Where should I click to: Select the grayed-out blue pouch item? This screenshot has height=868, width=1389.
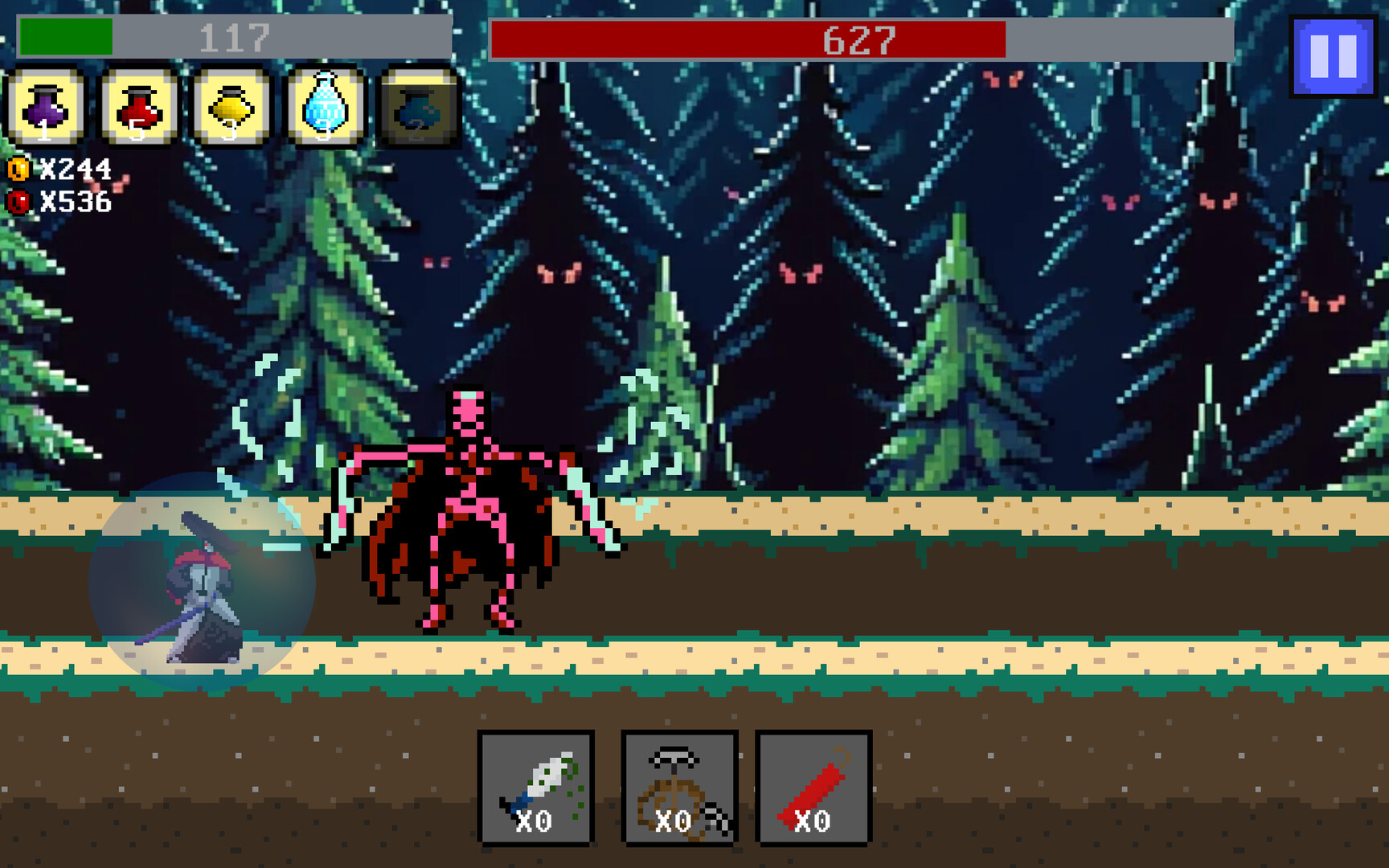pos(418,108)
